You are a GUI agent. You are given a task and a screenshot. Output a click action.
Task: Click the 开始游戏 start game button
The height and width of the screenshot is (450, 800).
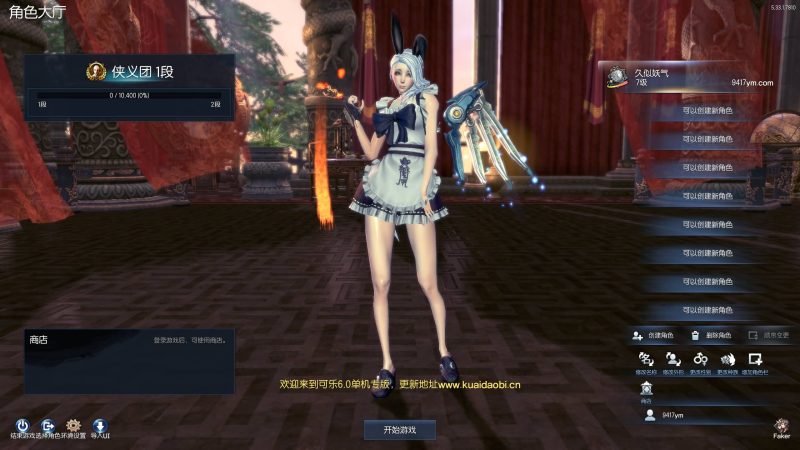coord(399,429)
